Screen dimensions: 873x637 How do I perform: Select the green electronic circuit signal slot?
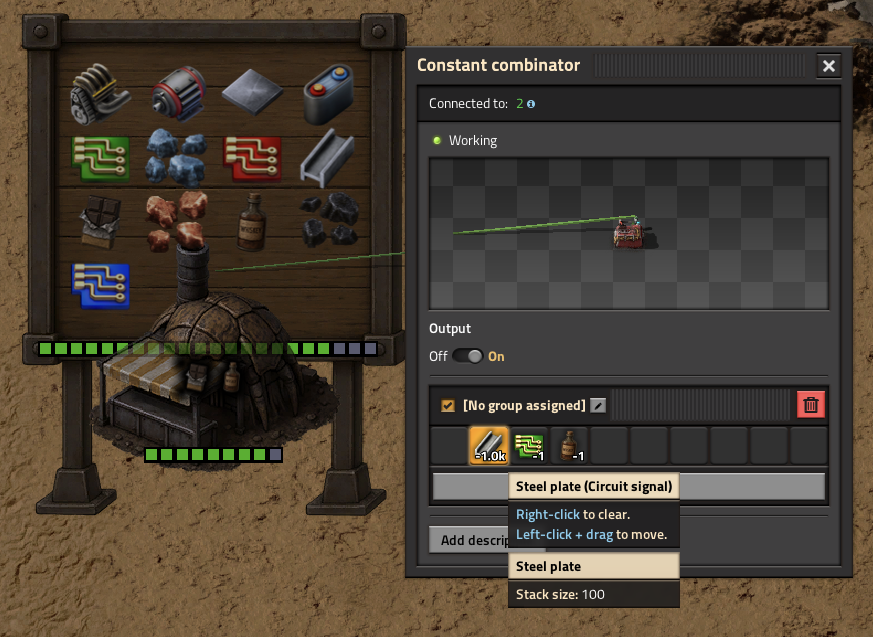pos(529,445)
